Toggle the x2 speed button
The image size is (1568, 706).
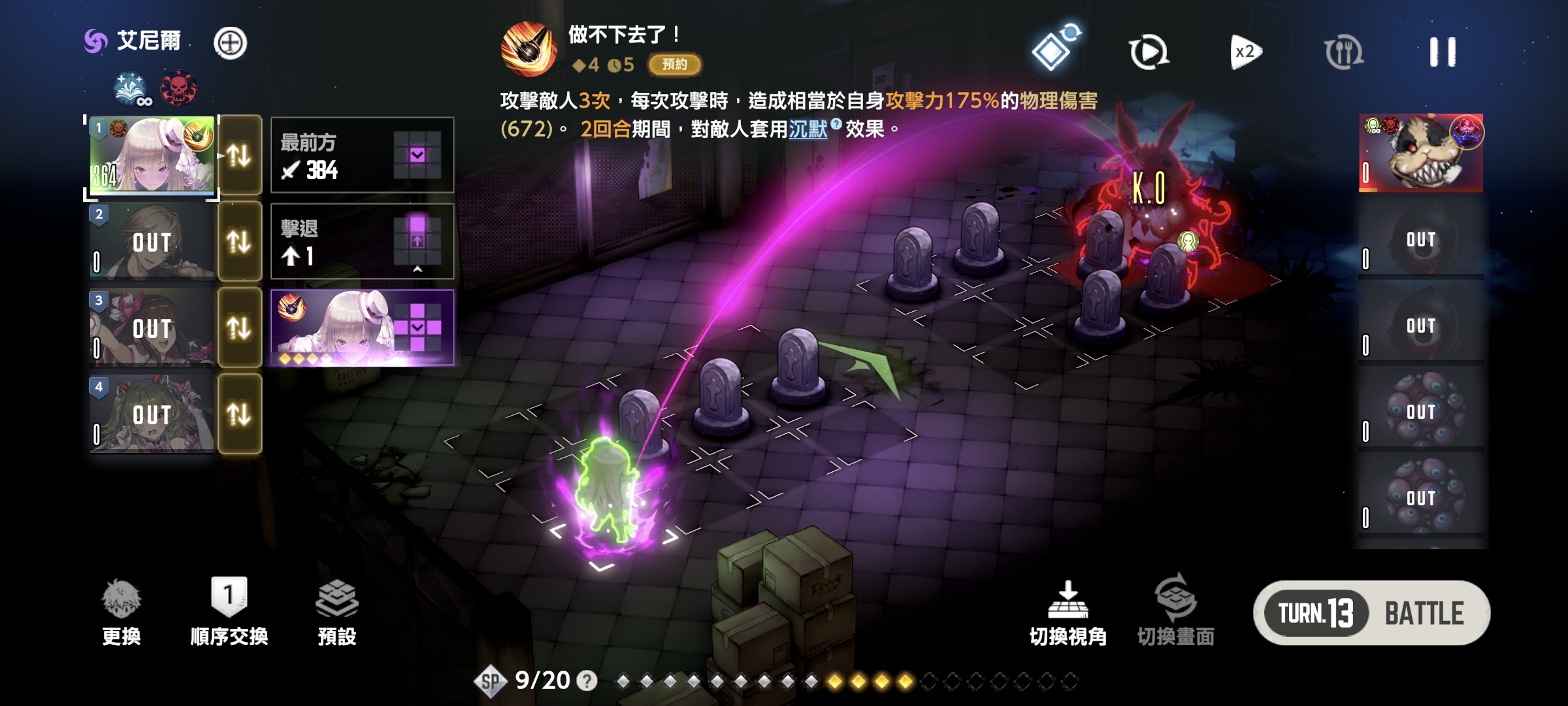click(x=1245, y=52)
